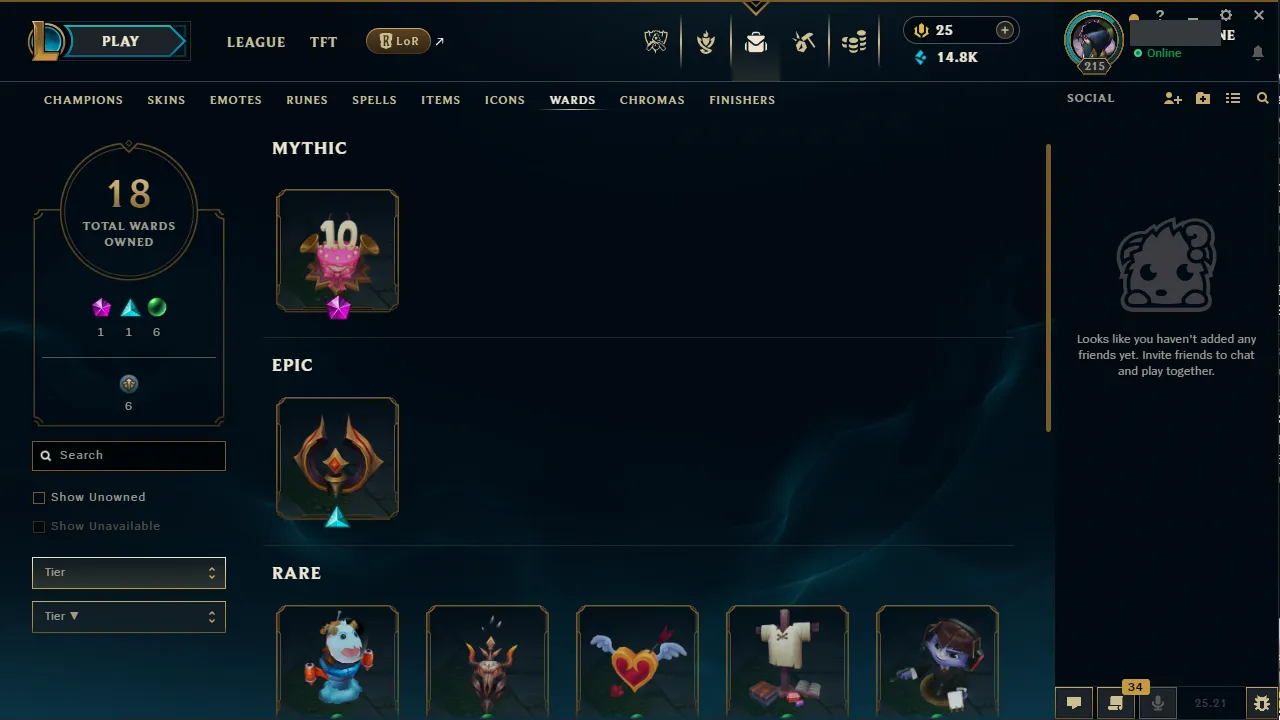This screenshot has height=720, width=1280.
Task: Open the first Tier filter dropdown
Action: 128,572
